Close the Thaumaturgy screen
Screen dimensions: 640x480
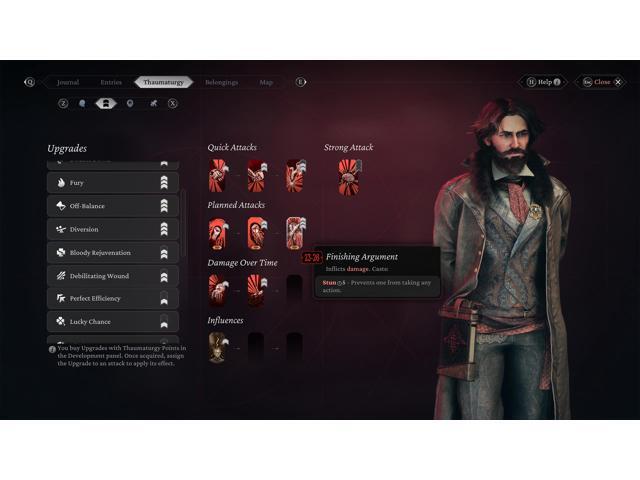point(598,82)
